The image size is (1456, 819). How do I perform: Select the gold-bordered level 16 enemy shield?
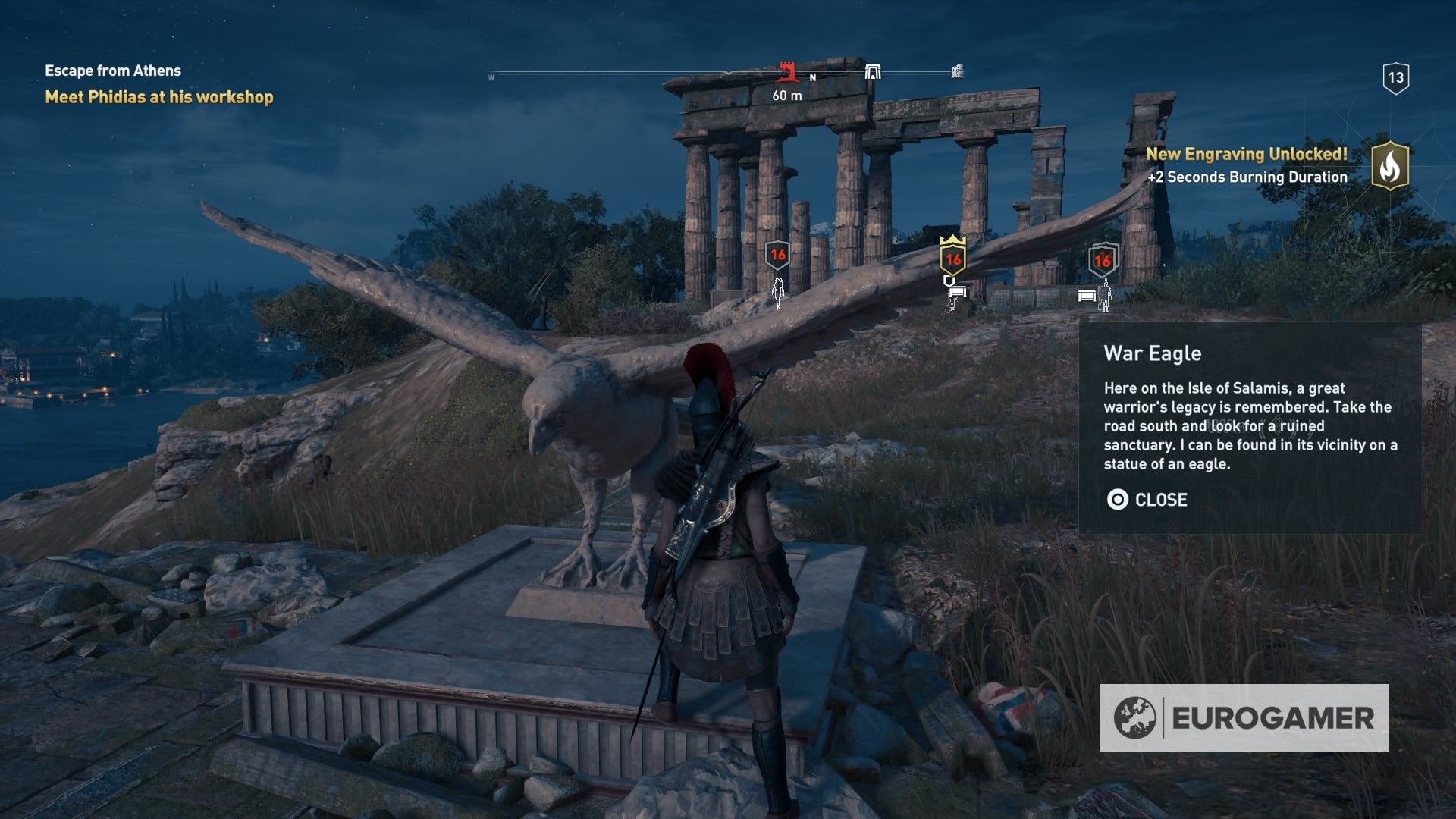pyautogui.click(x=952, y=259)
